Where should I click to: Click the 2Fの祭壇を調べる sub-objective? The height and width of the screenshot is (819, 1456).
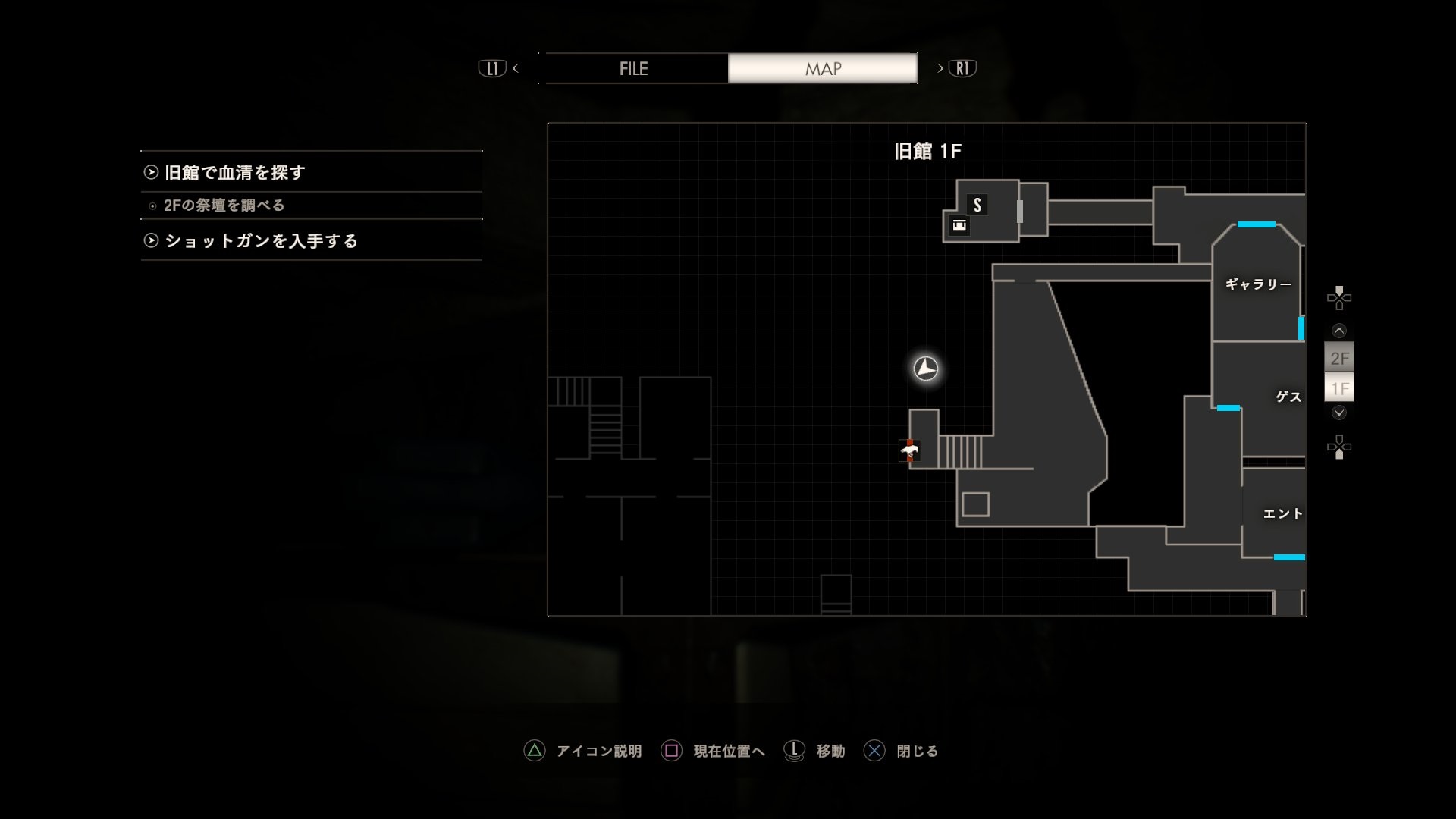tap(224, 206)
